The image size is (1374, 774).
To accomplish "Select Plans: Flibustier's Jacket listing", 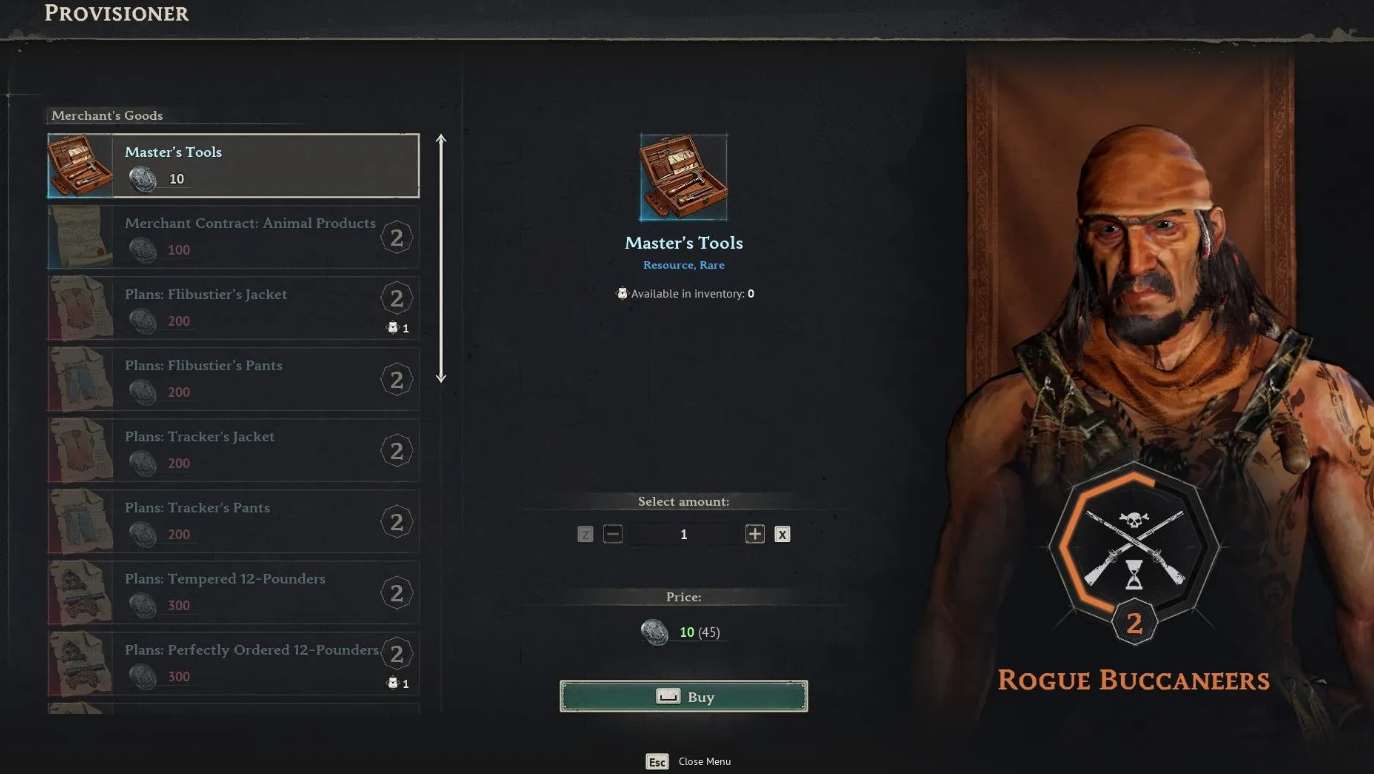I will click(233, 308).
